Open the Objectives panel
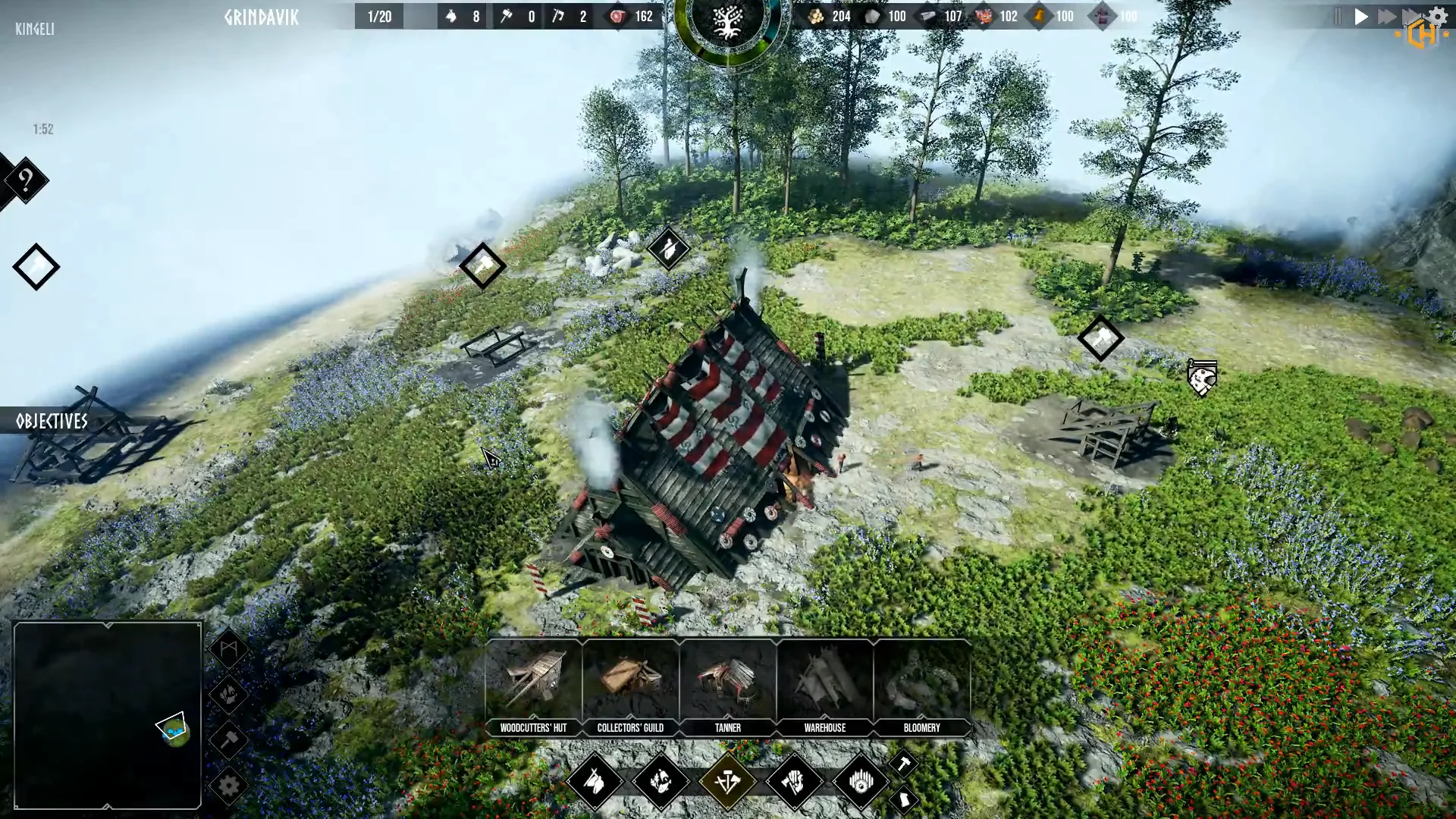The height and width of the screenshot is (819, 1456). click(52, 422)
